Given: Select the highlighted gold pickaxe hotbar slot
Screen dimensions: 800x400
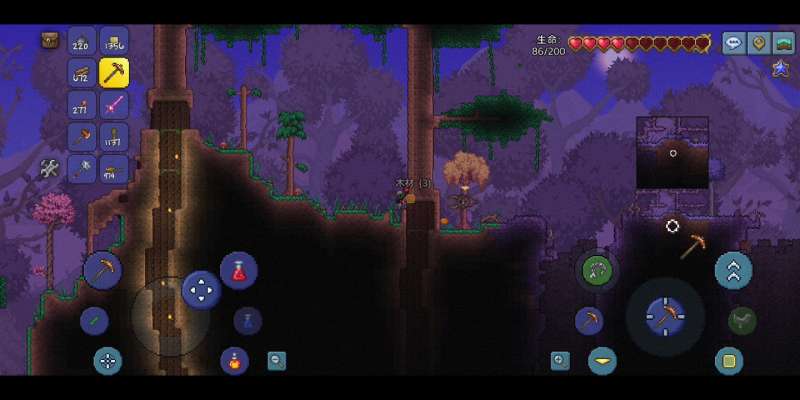Looking at the screenshot, I should click(114, 72).
